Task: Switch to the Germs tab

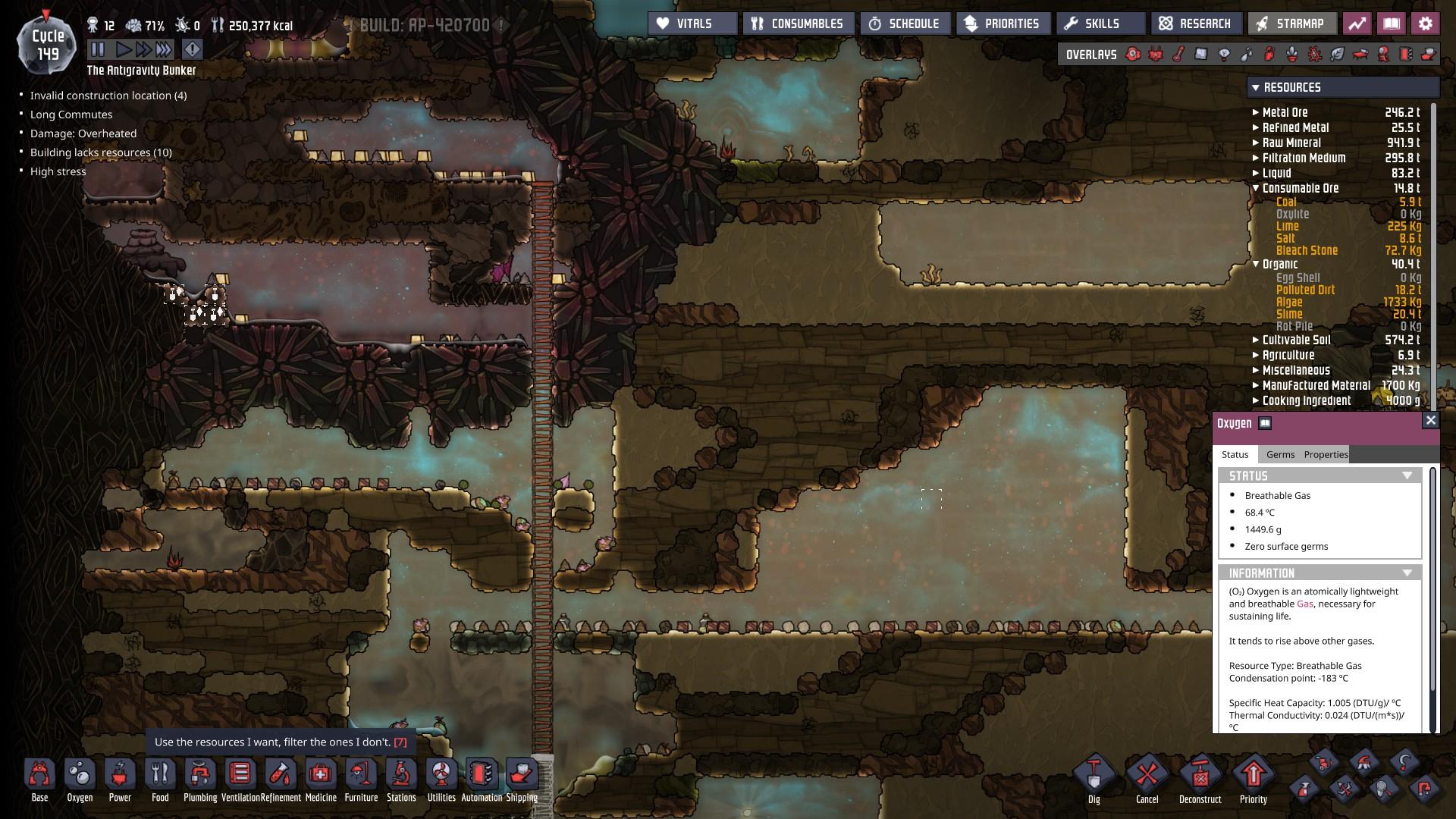Action: (1282, 454)
